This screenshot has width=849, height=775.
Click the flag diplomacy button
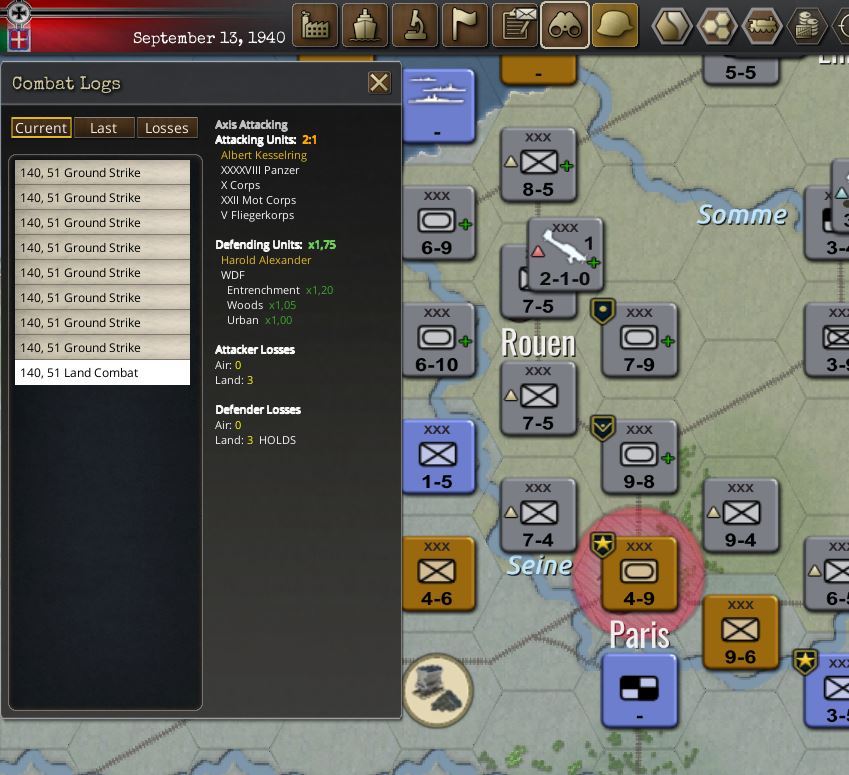coord(465,26)
